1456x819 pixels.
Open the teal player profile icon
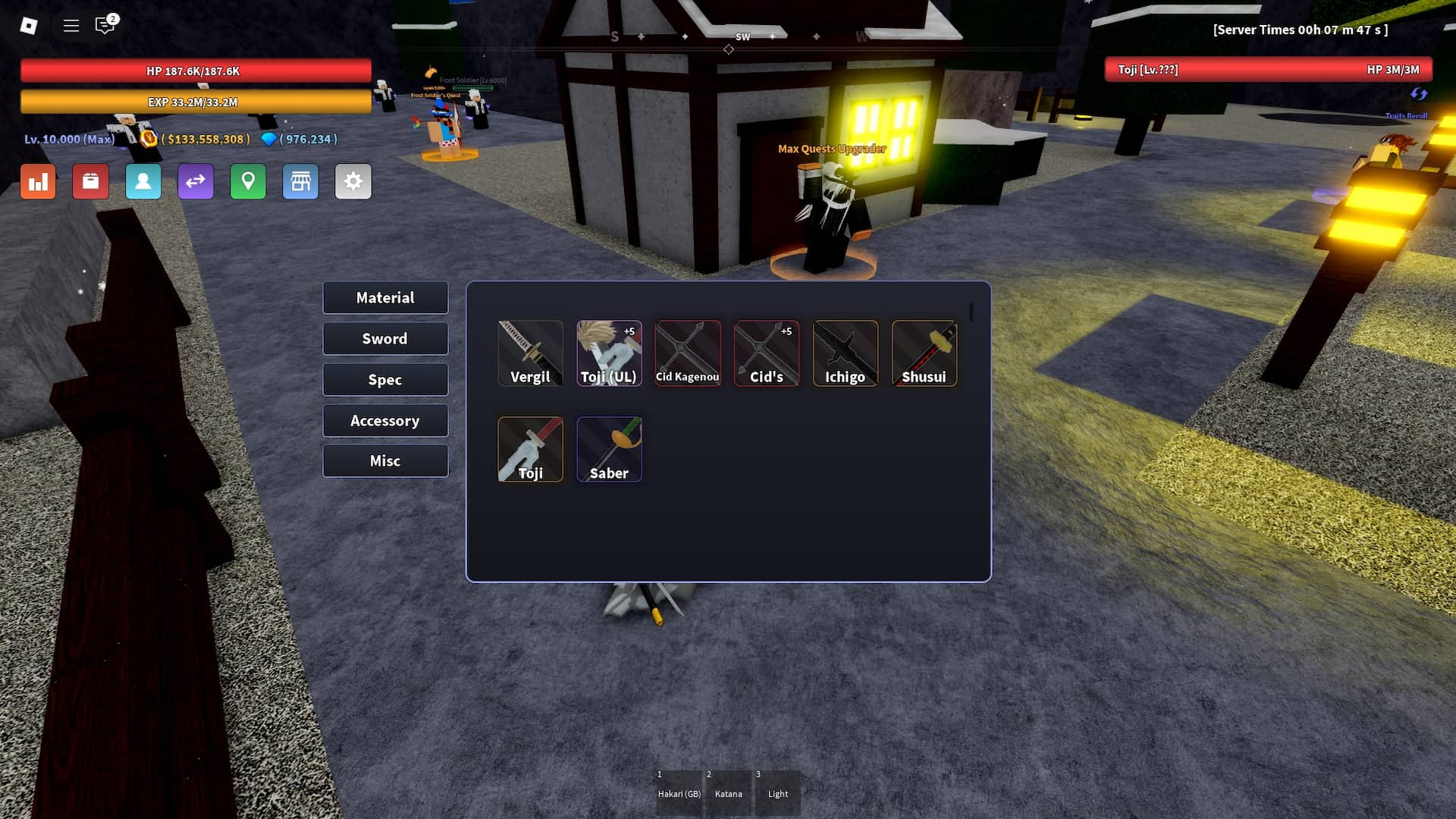coord(143,181)
